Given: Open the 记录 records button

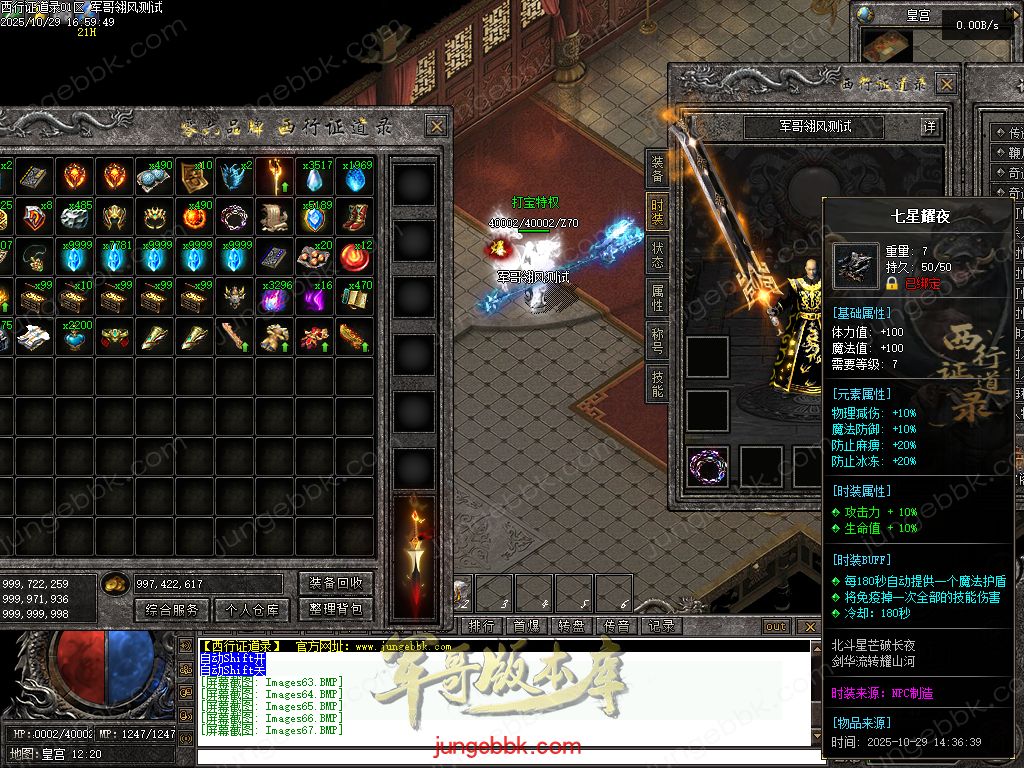Looking at the screenshot, I should click(661, 626).
